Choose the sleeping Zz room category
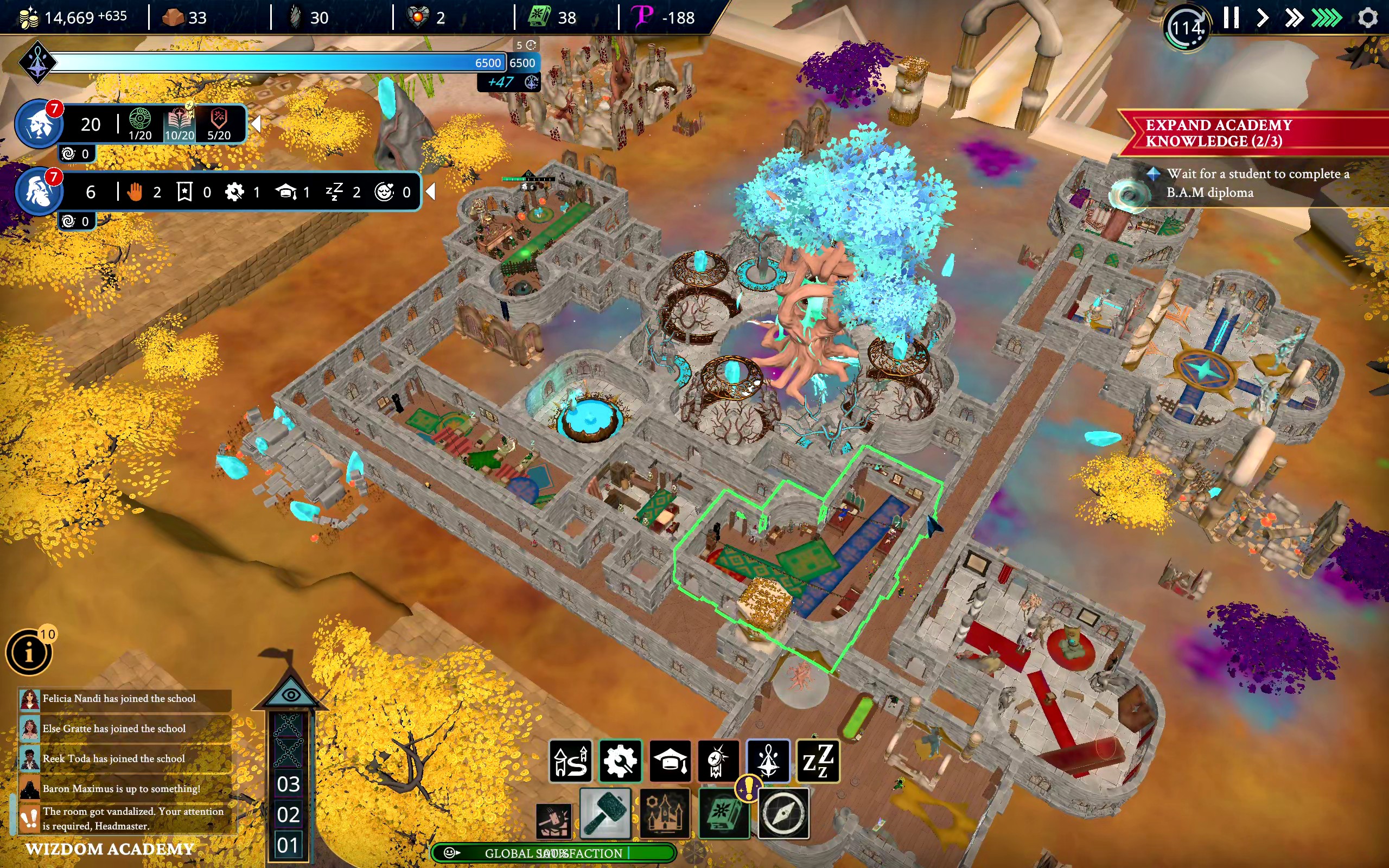Image resolution: width=1389 pixels, height=868 pixels. pyautogui.click(x=817, y=761)
